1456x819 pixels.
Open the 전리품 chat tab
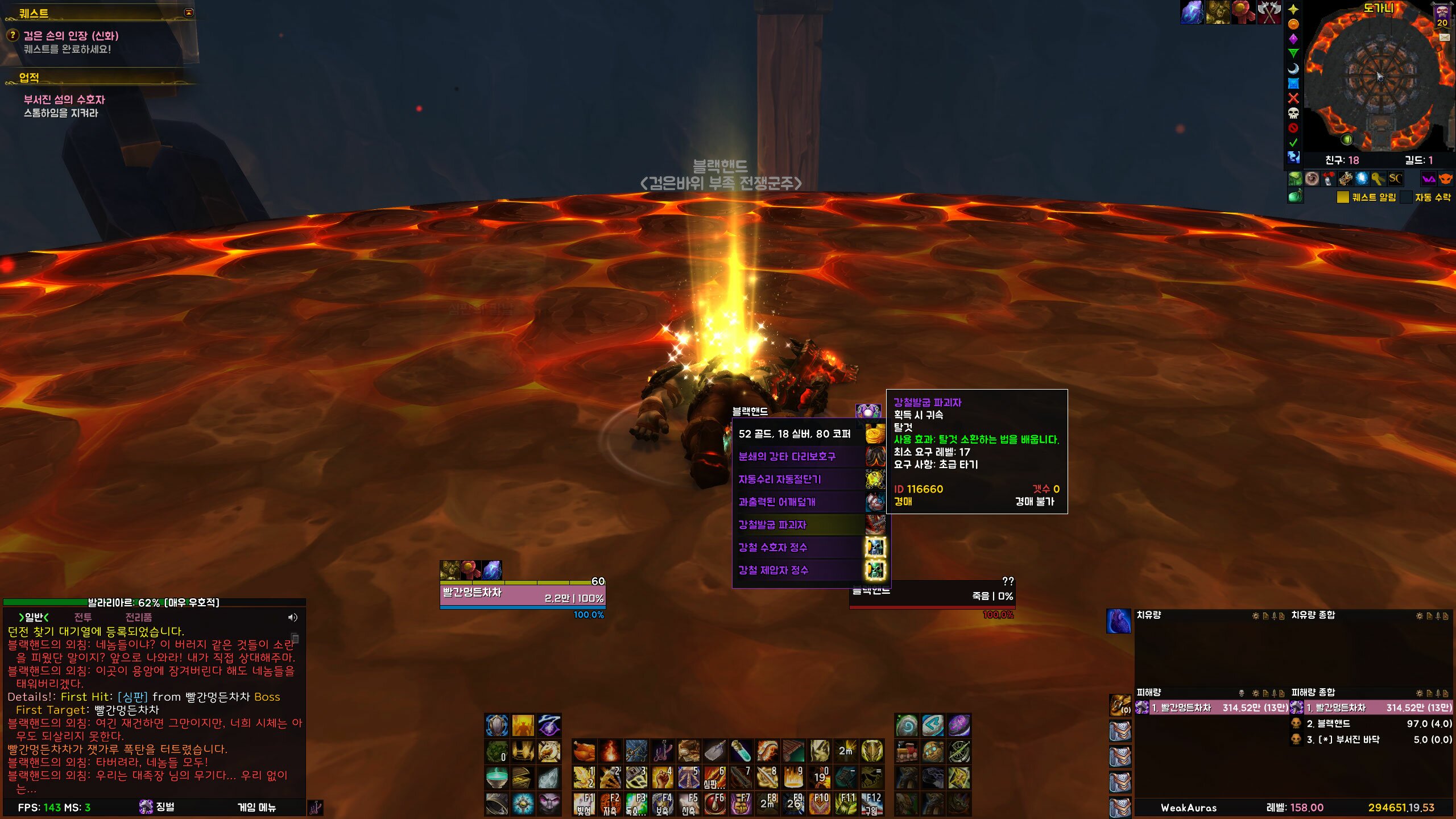coord(138,617)
